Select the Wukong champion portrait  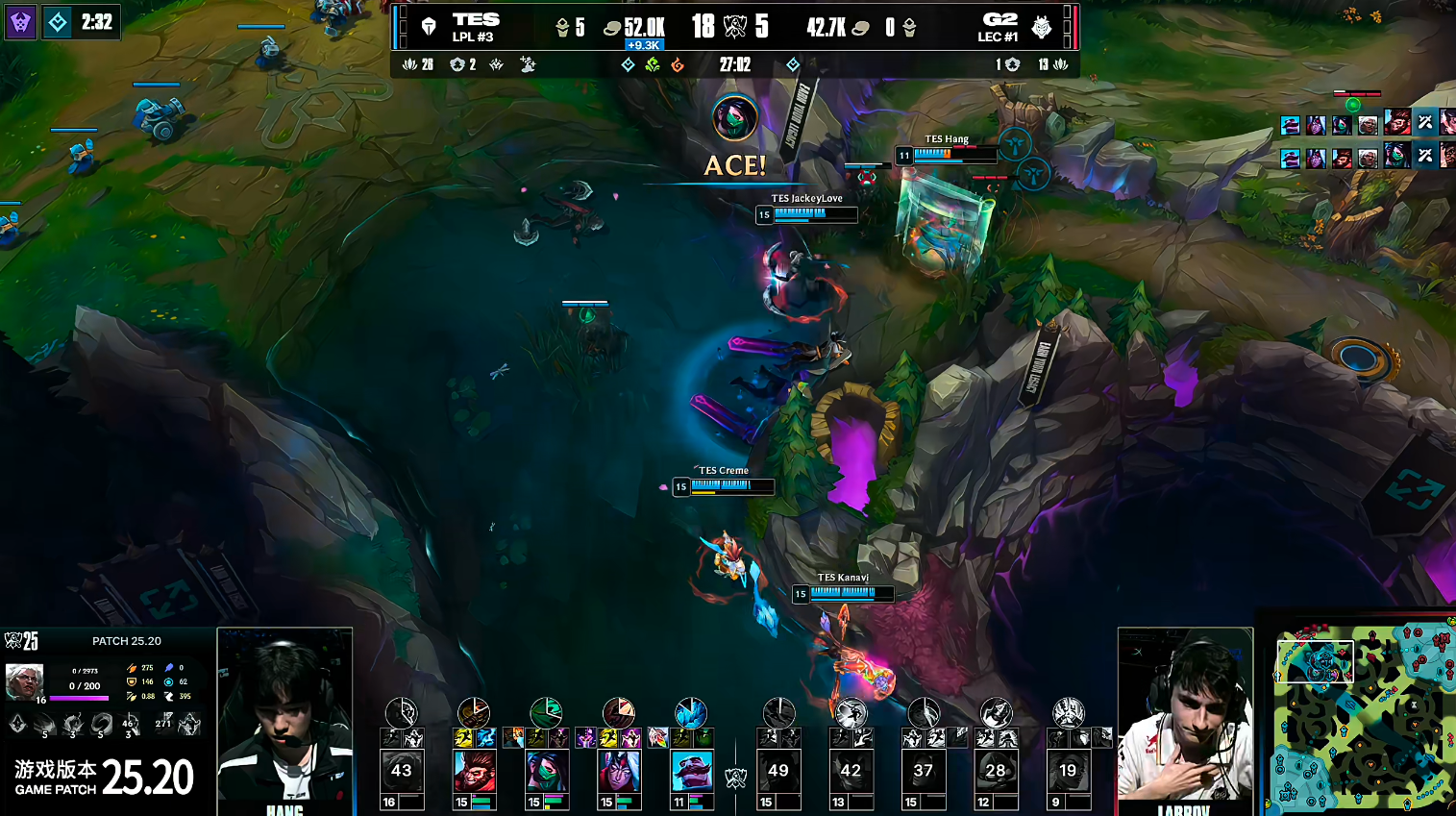point(474,772)
